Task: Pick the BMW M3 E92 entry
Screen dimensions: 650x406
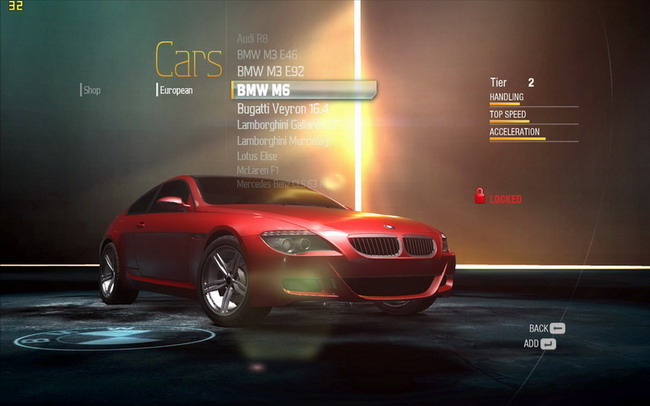Action: (x=270, y=72)
